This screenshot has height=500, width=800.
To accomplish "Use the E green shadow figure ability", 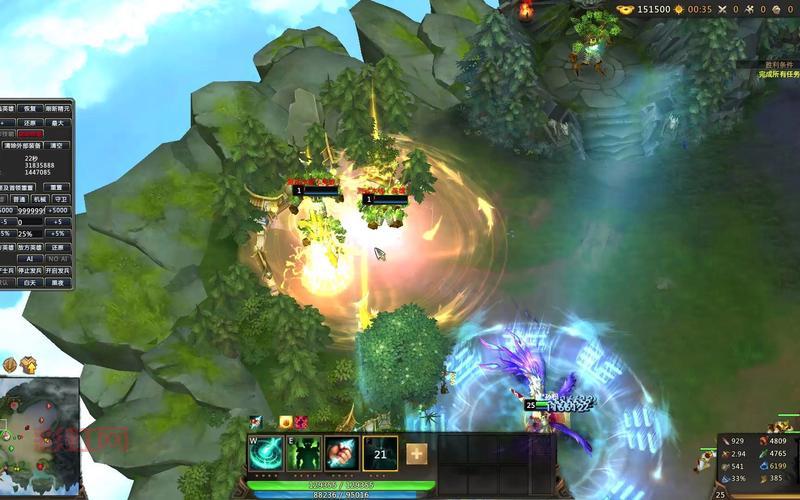I will (x=303, y=454).
